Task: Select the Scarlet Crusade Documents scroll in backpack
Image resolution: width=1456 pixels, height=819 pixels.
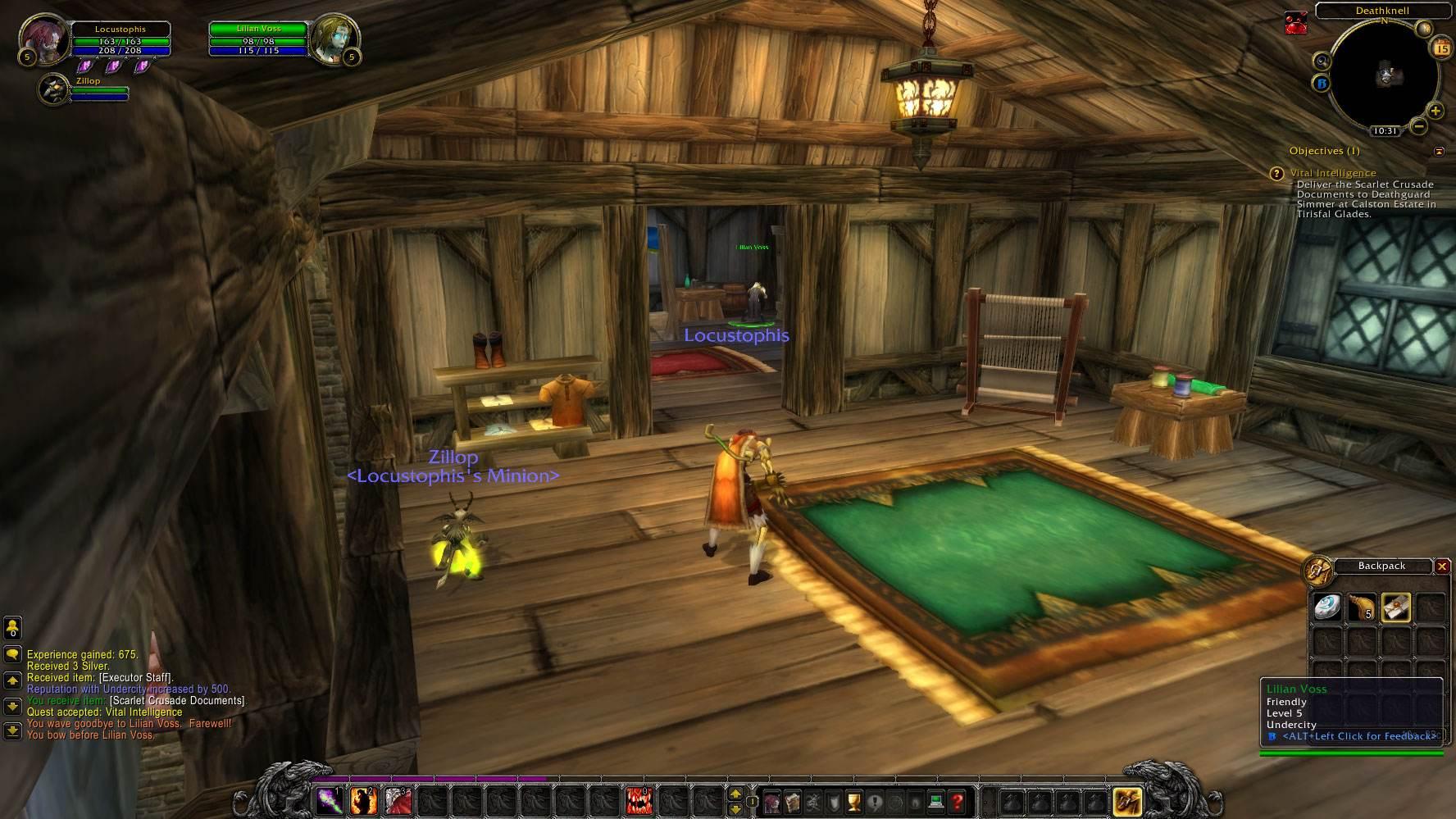Action: (x=1395, y=607)
